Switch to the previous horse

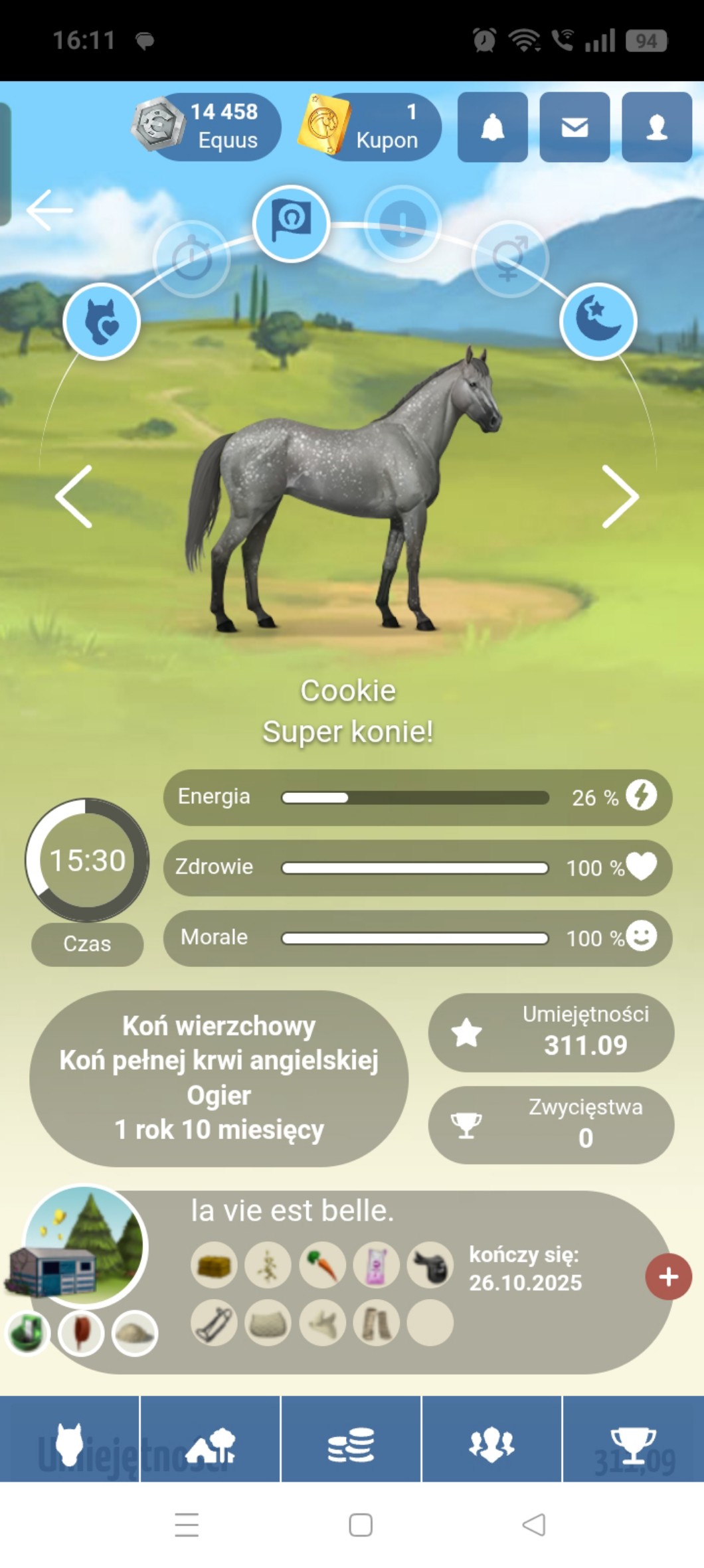[74, 496]
